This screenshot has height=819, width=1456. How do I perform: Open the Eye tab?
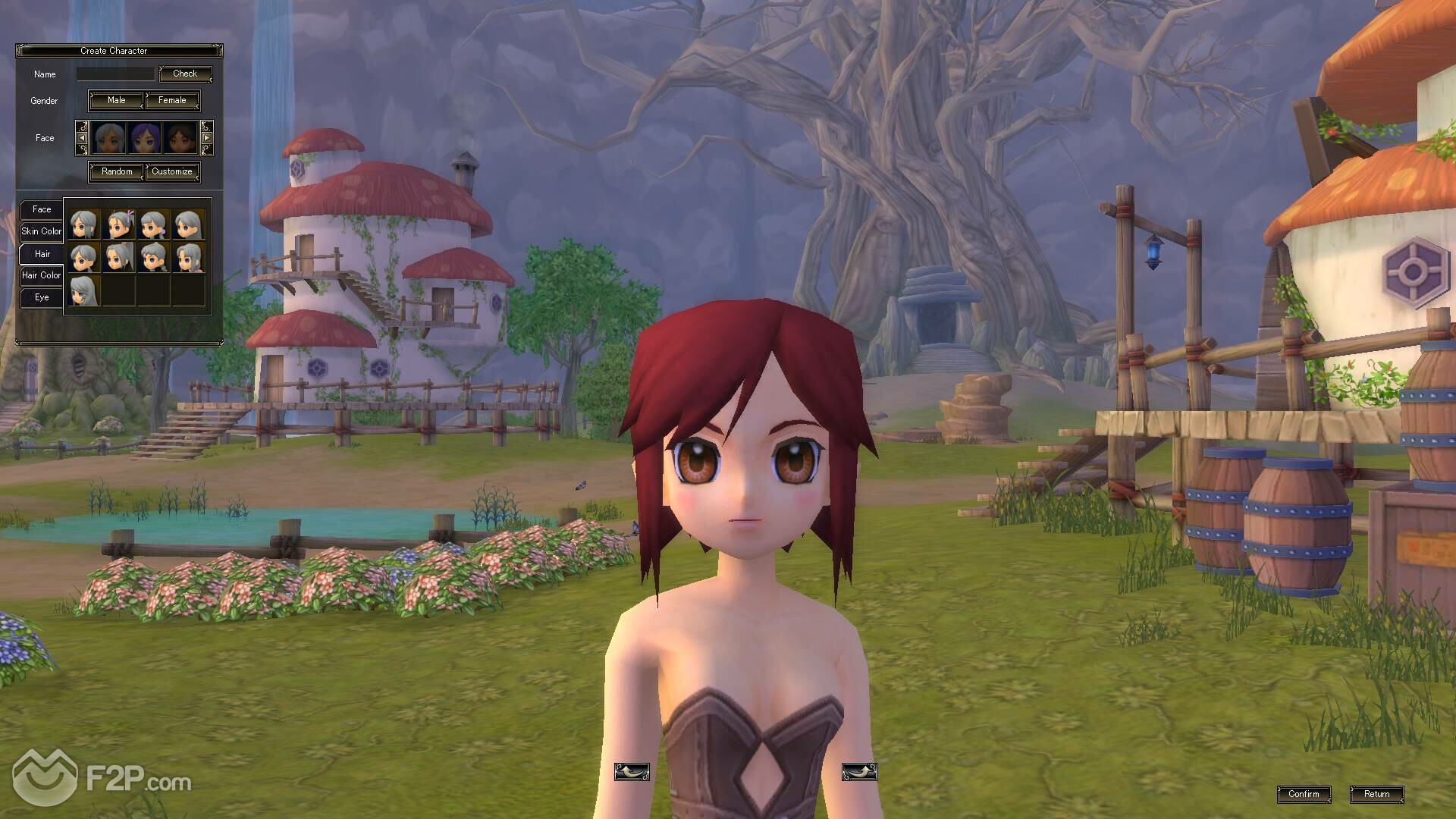(x=42, y=297)
